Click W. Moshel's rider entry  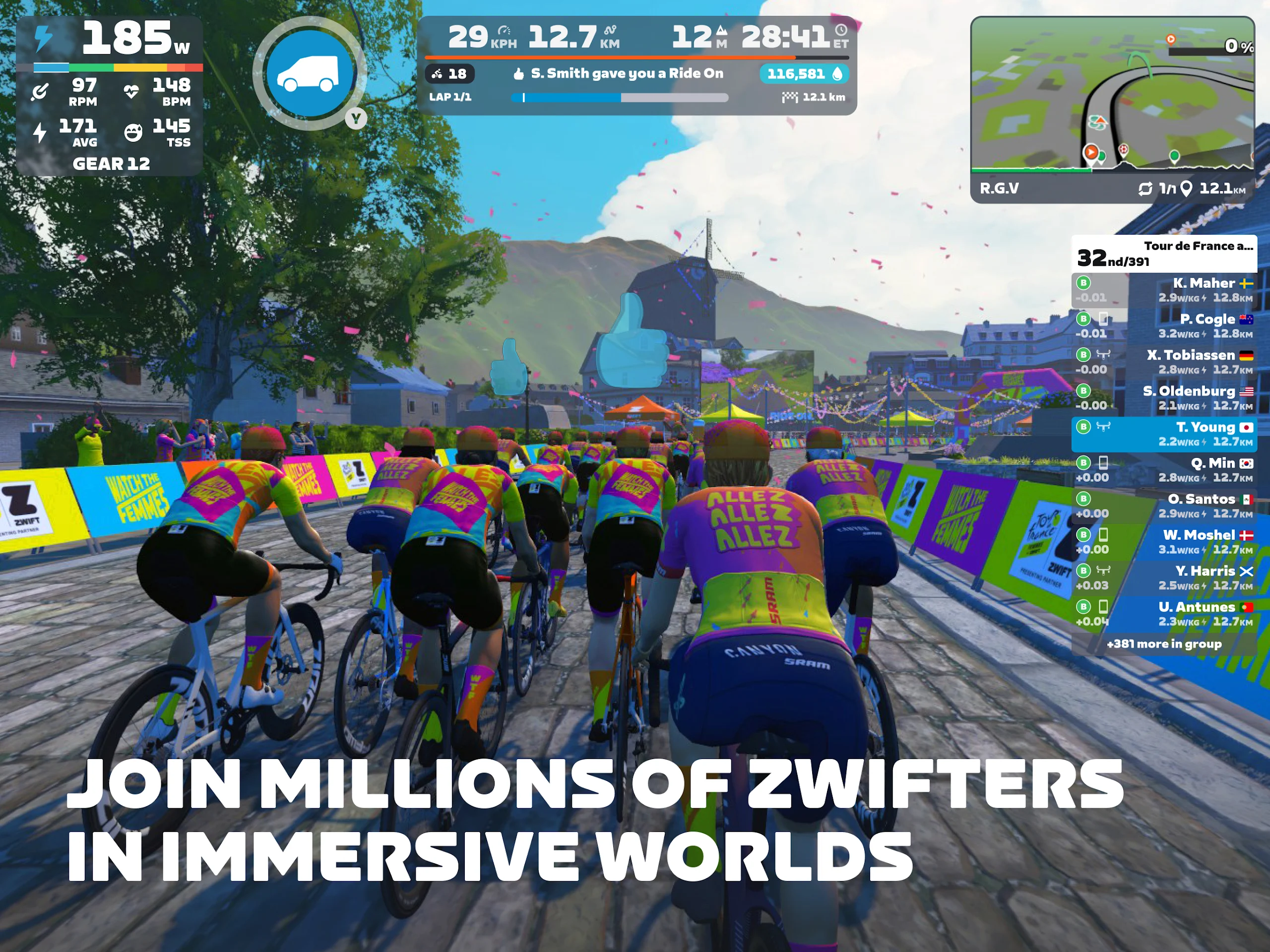(1163, 542)
